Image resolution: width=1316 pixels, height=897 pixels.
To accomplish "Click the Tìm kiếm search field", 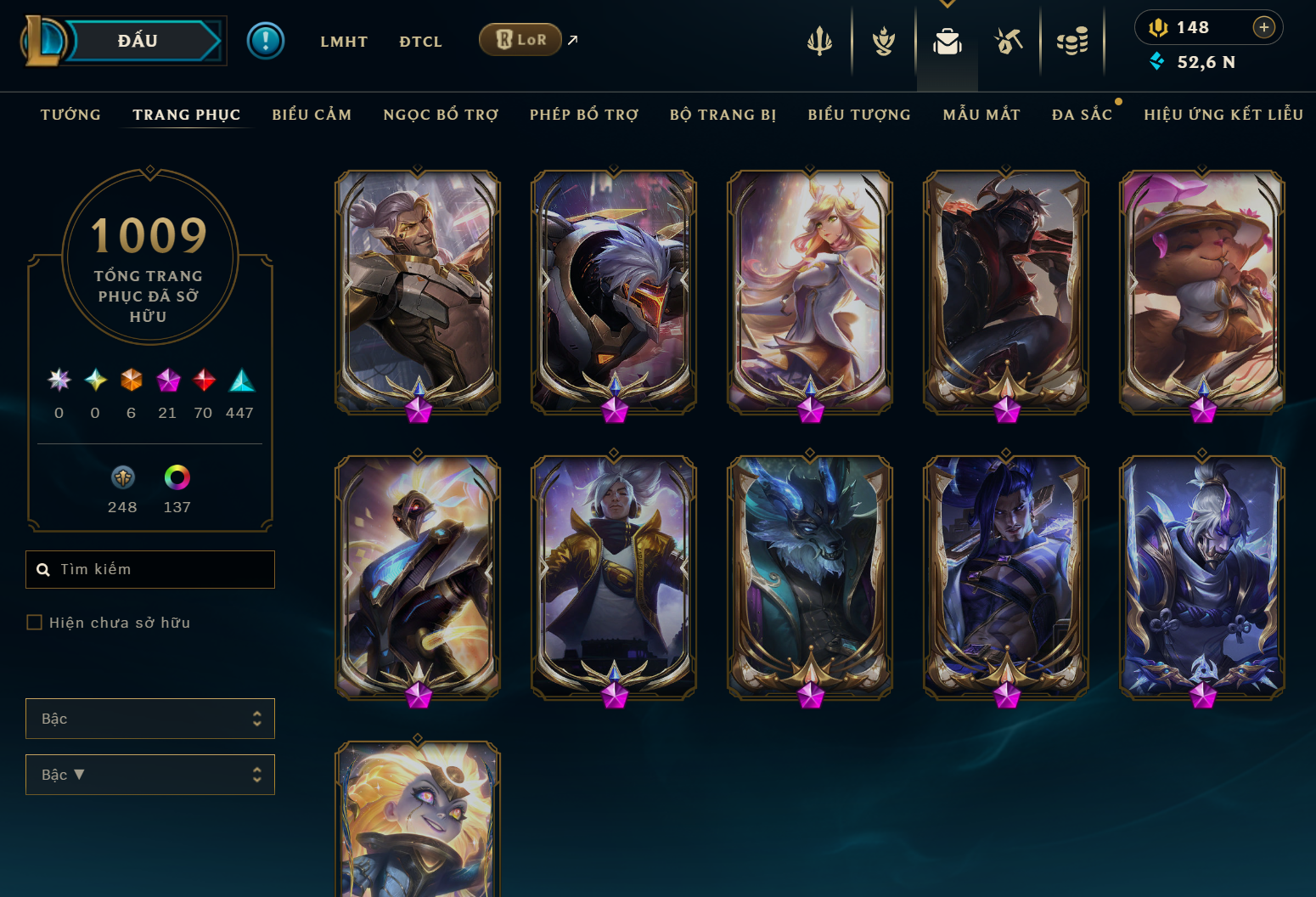I will pos(161,569).
